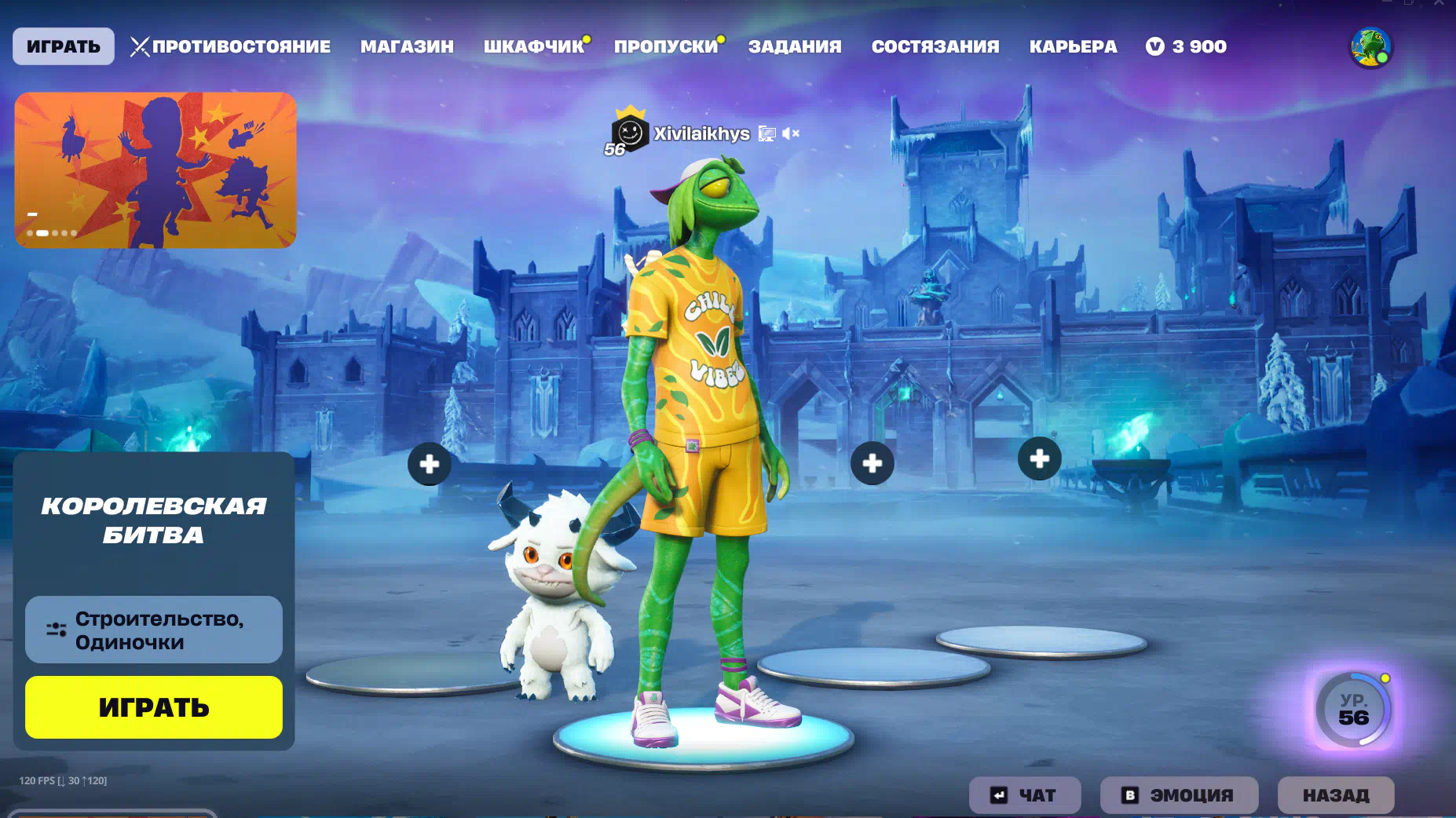This screenshot has height=818, width=1456.
Task: Select the top Играть tab
Action: (x=64, y=46)
